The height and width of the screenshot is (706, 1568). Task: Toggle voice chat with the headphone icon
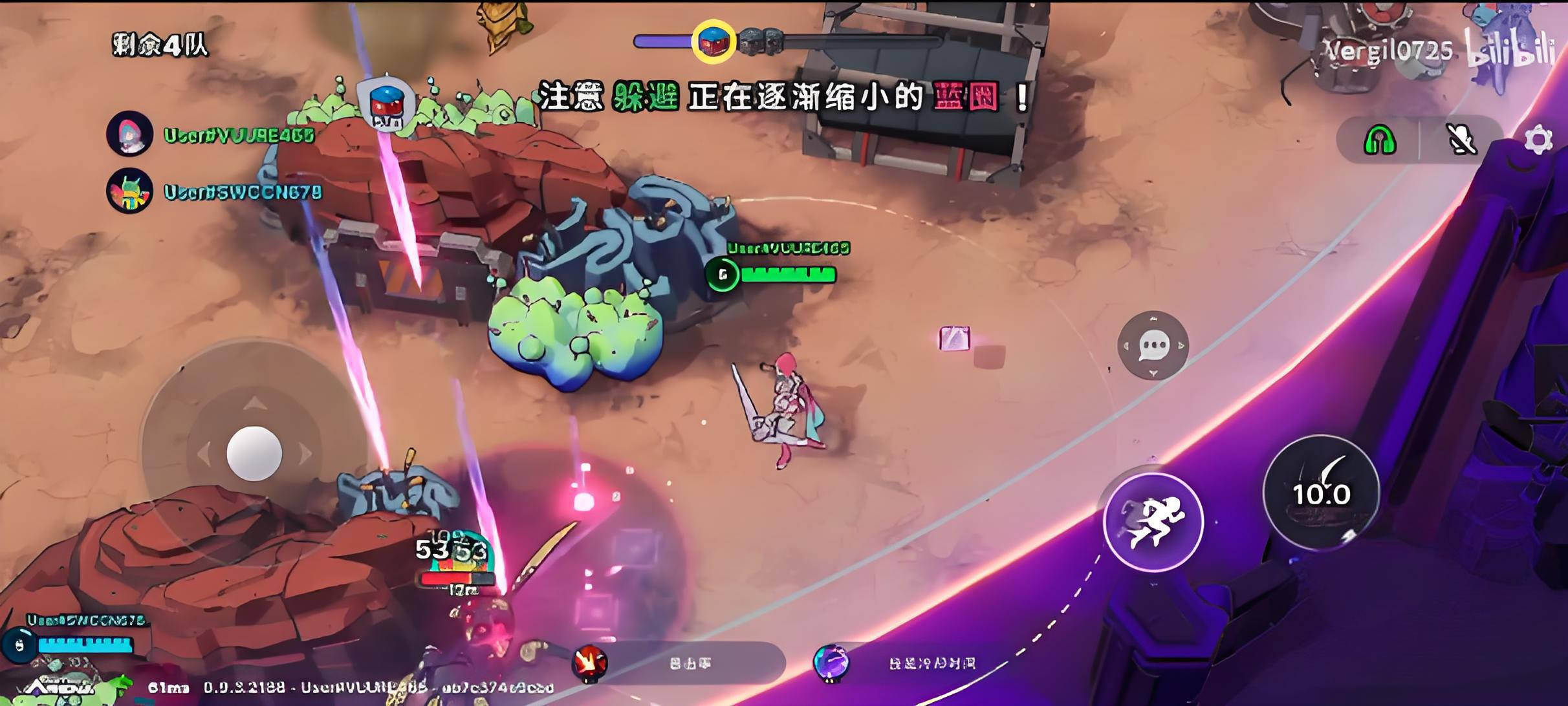[x=1380, y=140]
